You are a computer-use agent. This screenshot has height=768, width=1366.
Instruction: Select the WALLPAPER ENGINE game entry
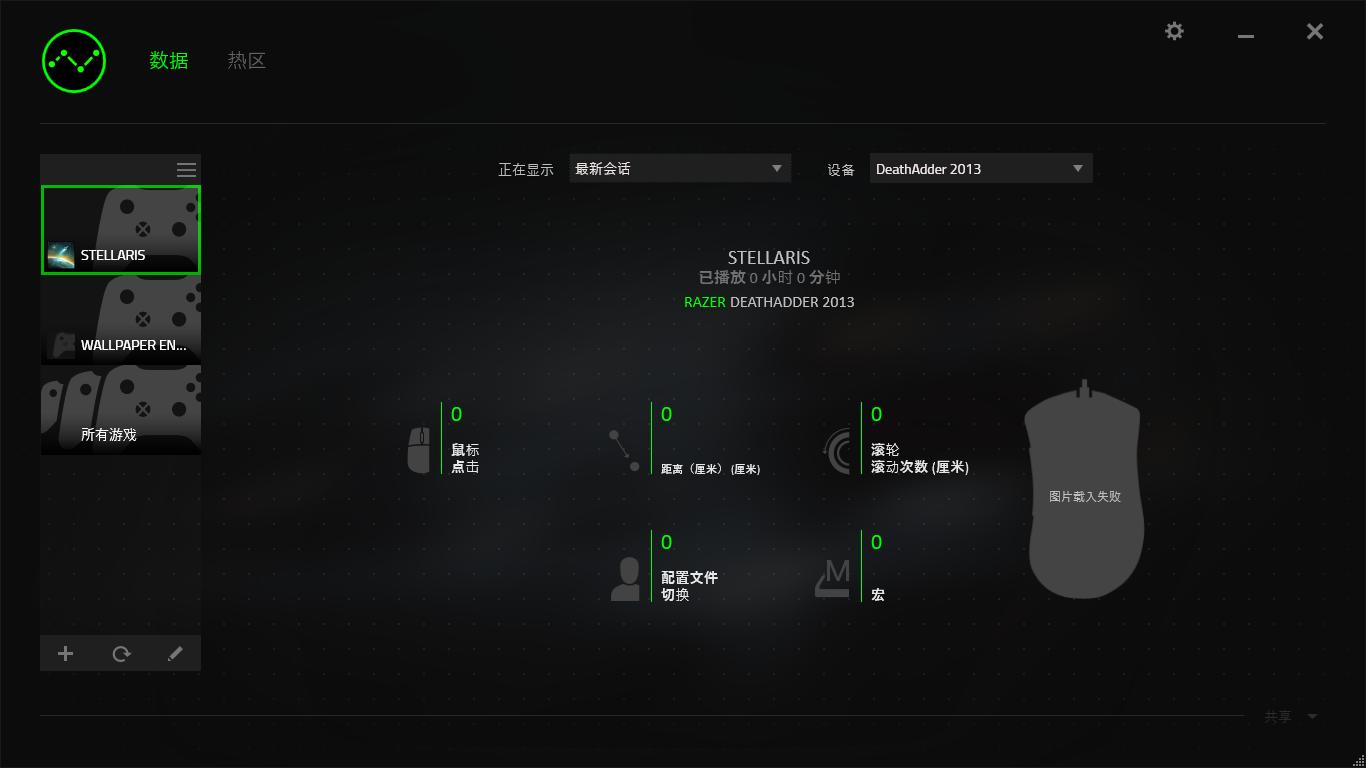pyautogui.click(x=120, y=320)
